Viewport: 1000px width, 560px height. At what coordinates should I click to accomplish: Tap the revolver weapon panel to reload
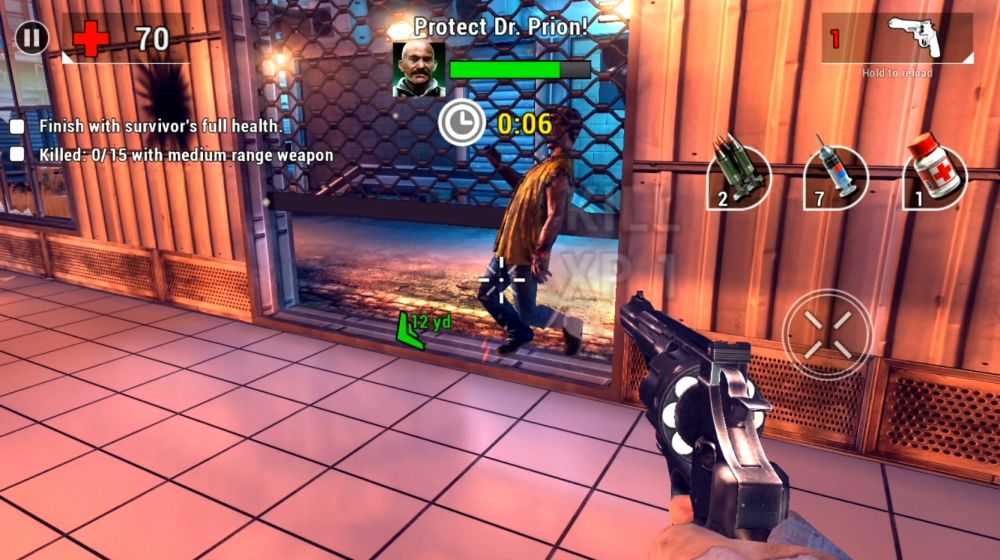pos(897,40)
